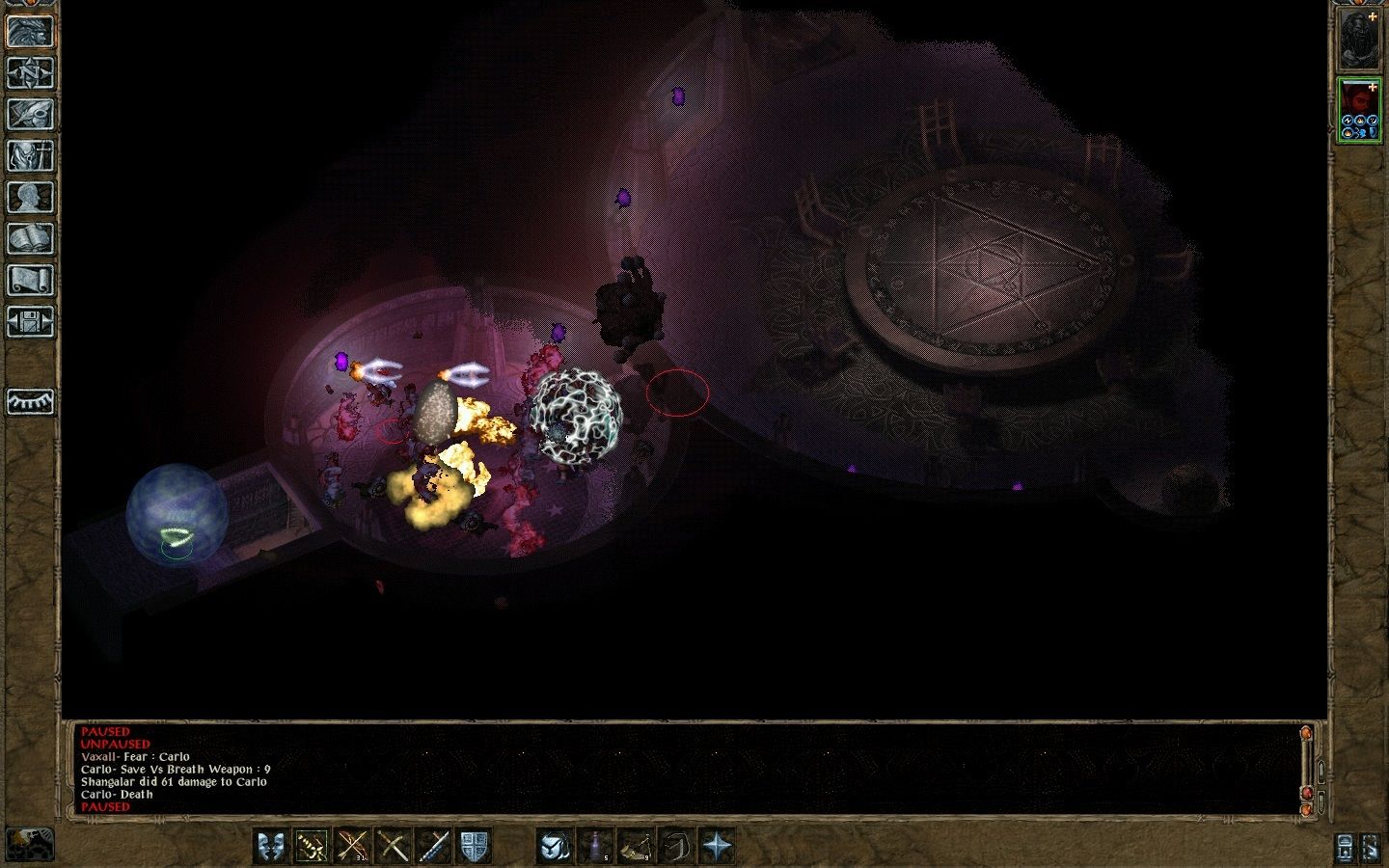Open the options and save menu
The height and width of the screenshot is (868, 1389).
30,321
